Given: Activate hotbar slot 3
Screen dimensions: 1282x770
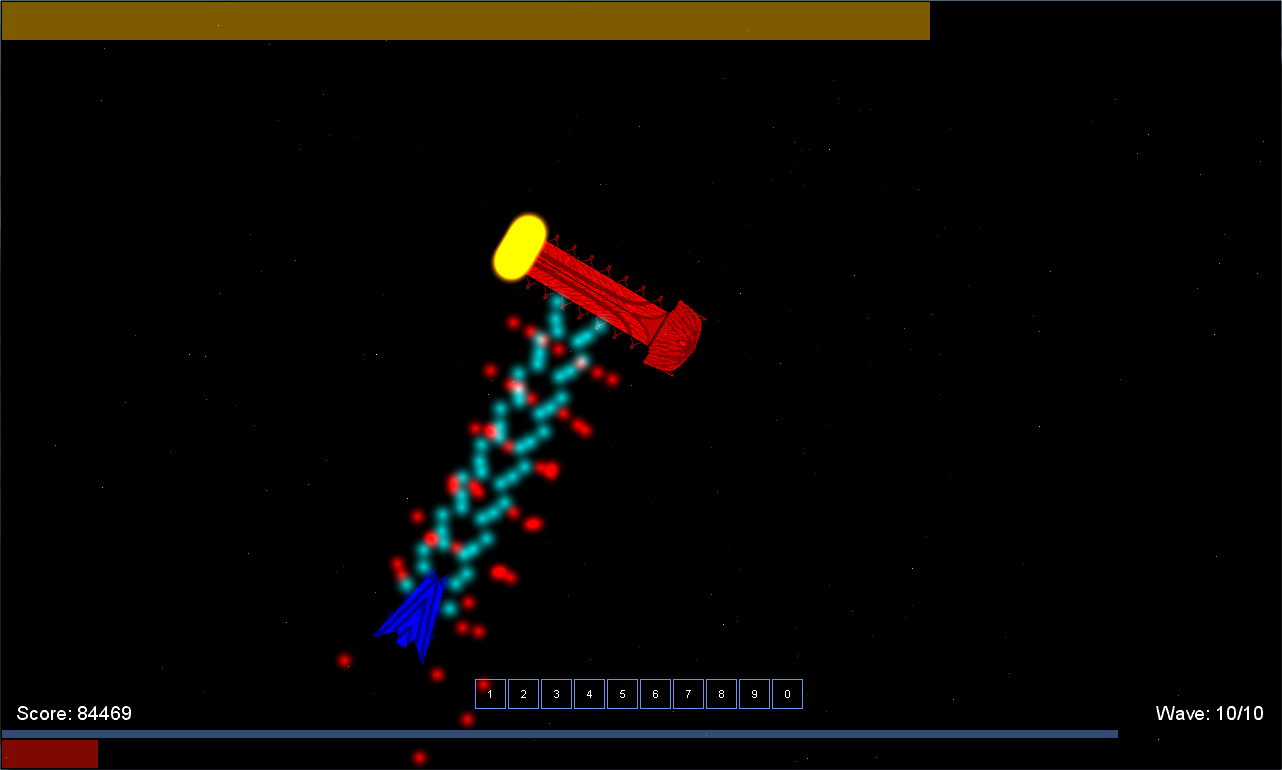Looking at the screenshot, I should coord(556,694).
